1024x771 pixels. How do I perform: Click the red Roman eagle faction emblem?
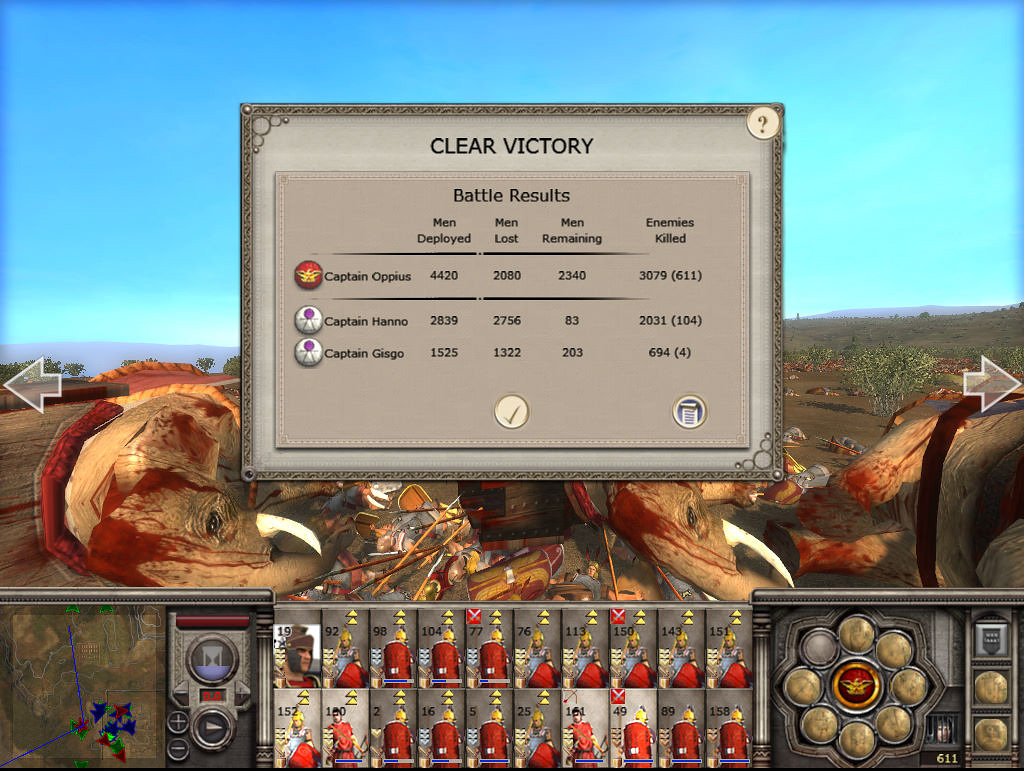click(855, 687)
